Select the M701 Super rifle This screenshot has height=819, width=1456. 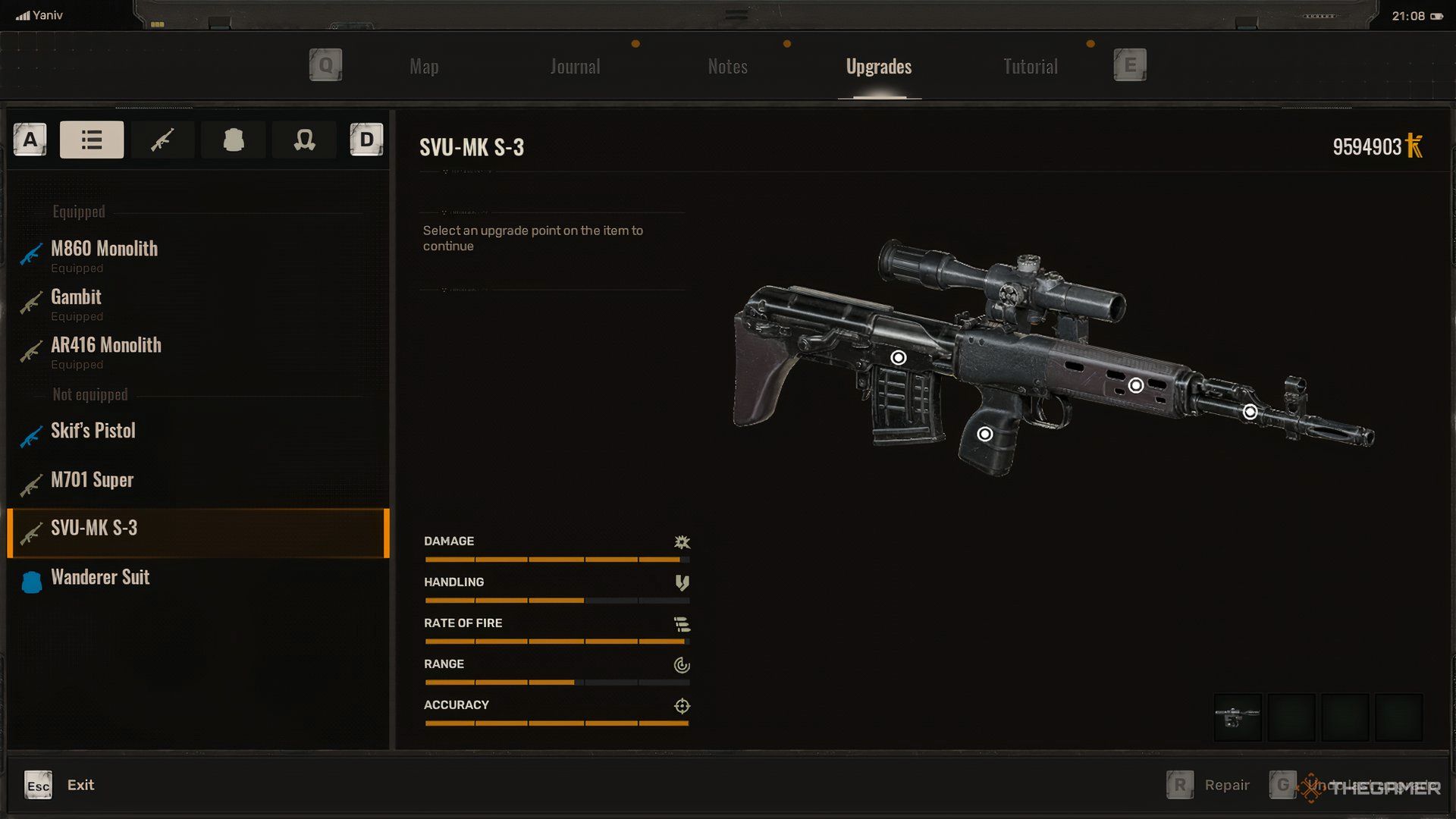[92, 480]
